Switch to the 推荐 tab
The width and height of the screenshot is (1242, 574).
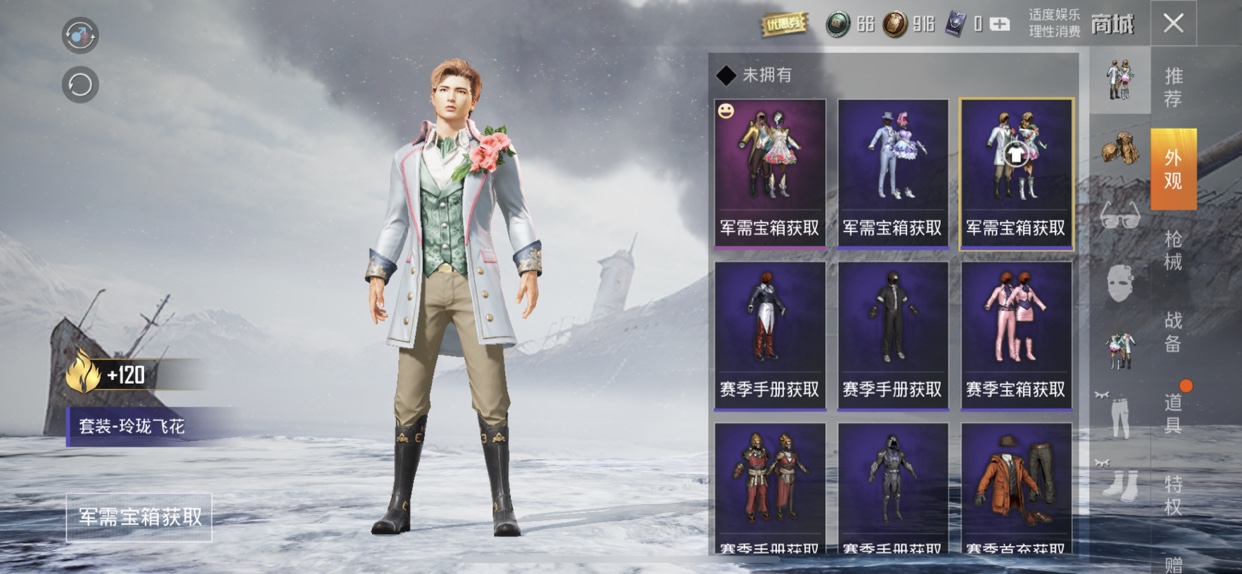point(1173,87)
